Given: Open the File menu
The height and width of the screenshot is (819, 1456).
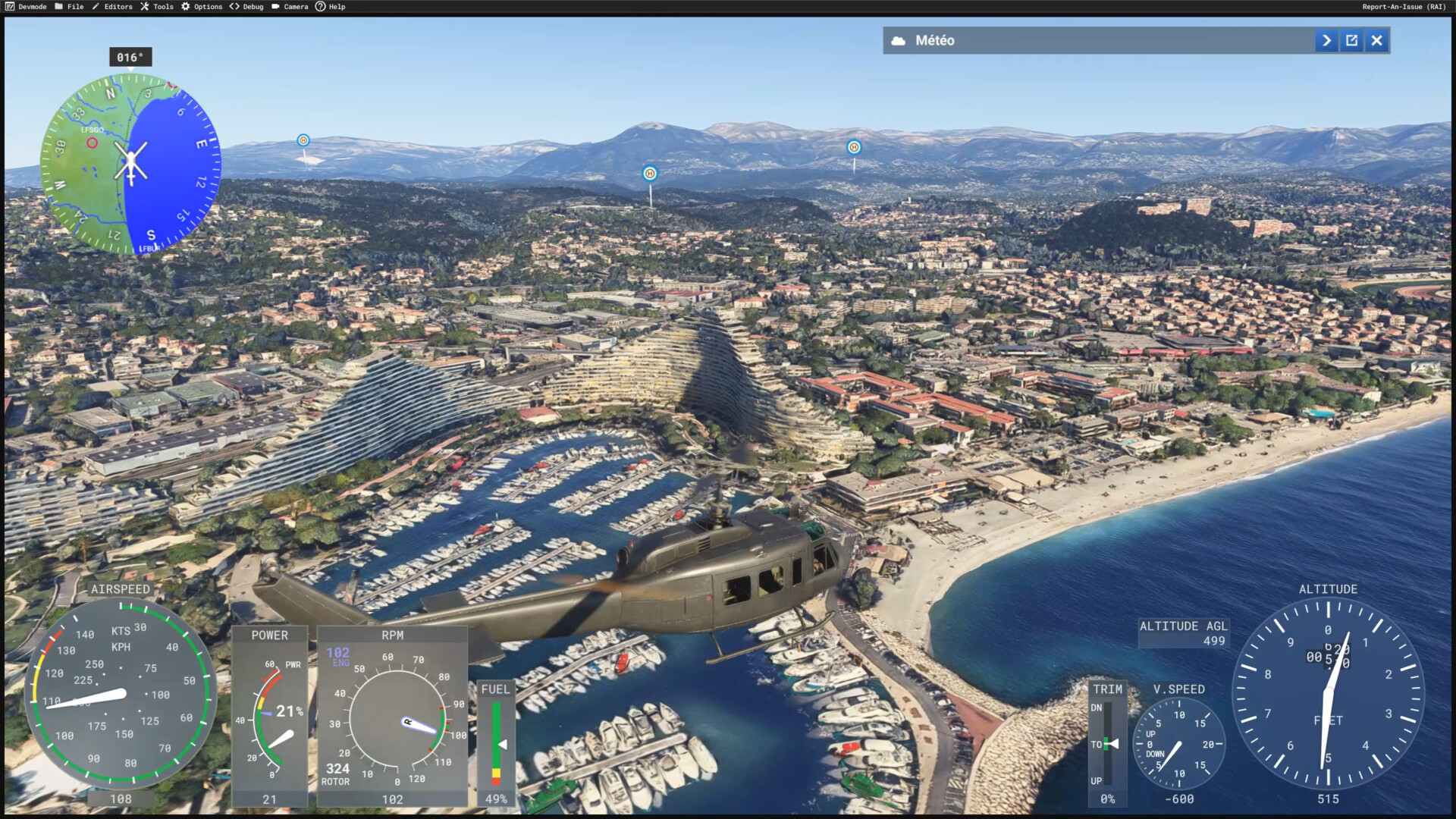Looking at the screenshot, I should coord(70,7).
